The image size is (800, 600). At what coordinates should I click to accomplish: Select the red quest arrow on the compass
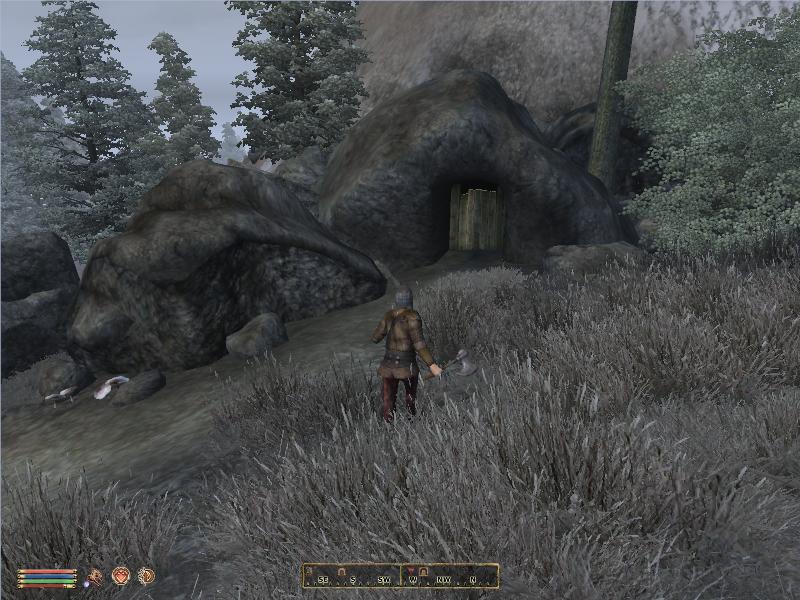tap(410, 571)
